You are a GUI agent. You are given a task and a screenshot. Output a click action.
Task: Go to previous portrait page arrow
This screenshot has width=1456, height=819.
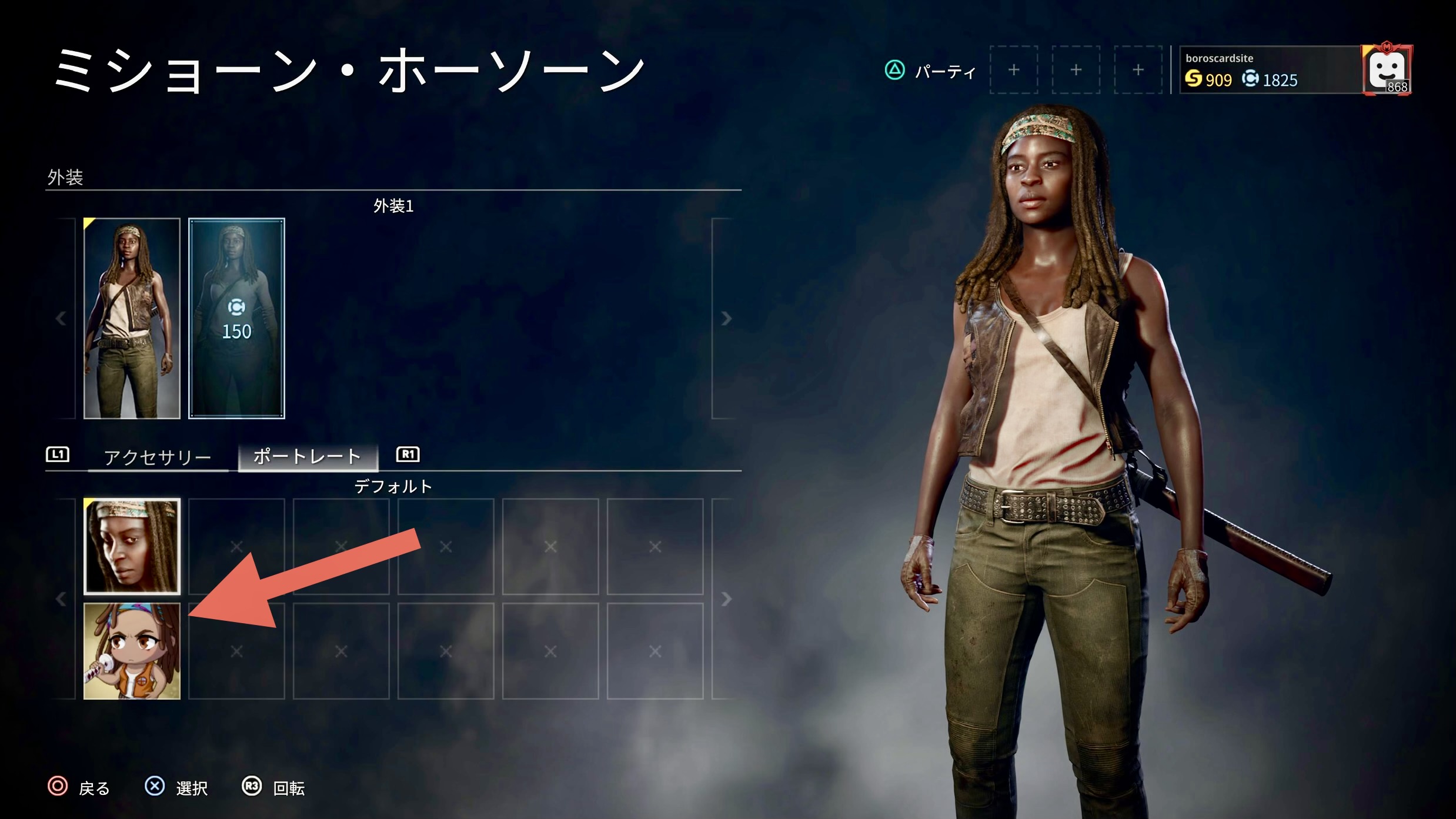point(61,599)
